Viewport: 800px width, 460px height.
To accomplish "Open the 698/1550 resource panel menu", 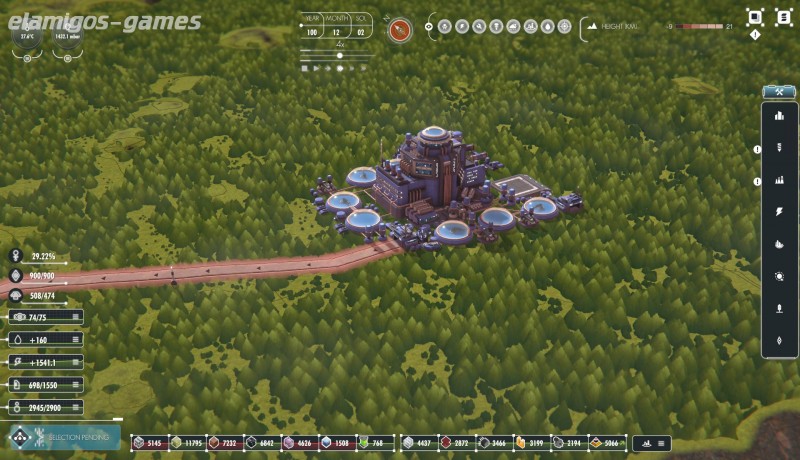I will [x=75, y=385].
